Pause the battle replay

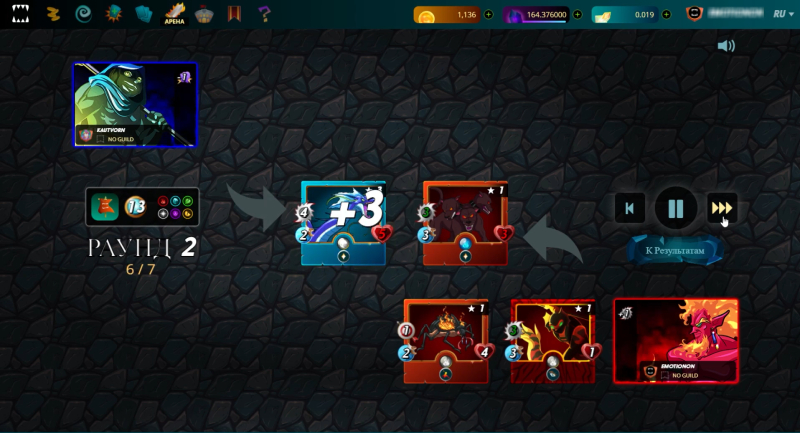click(x=676, y=208)
